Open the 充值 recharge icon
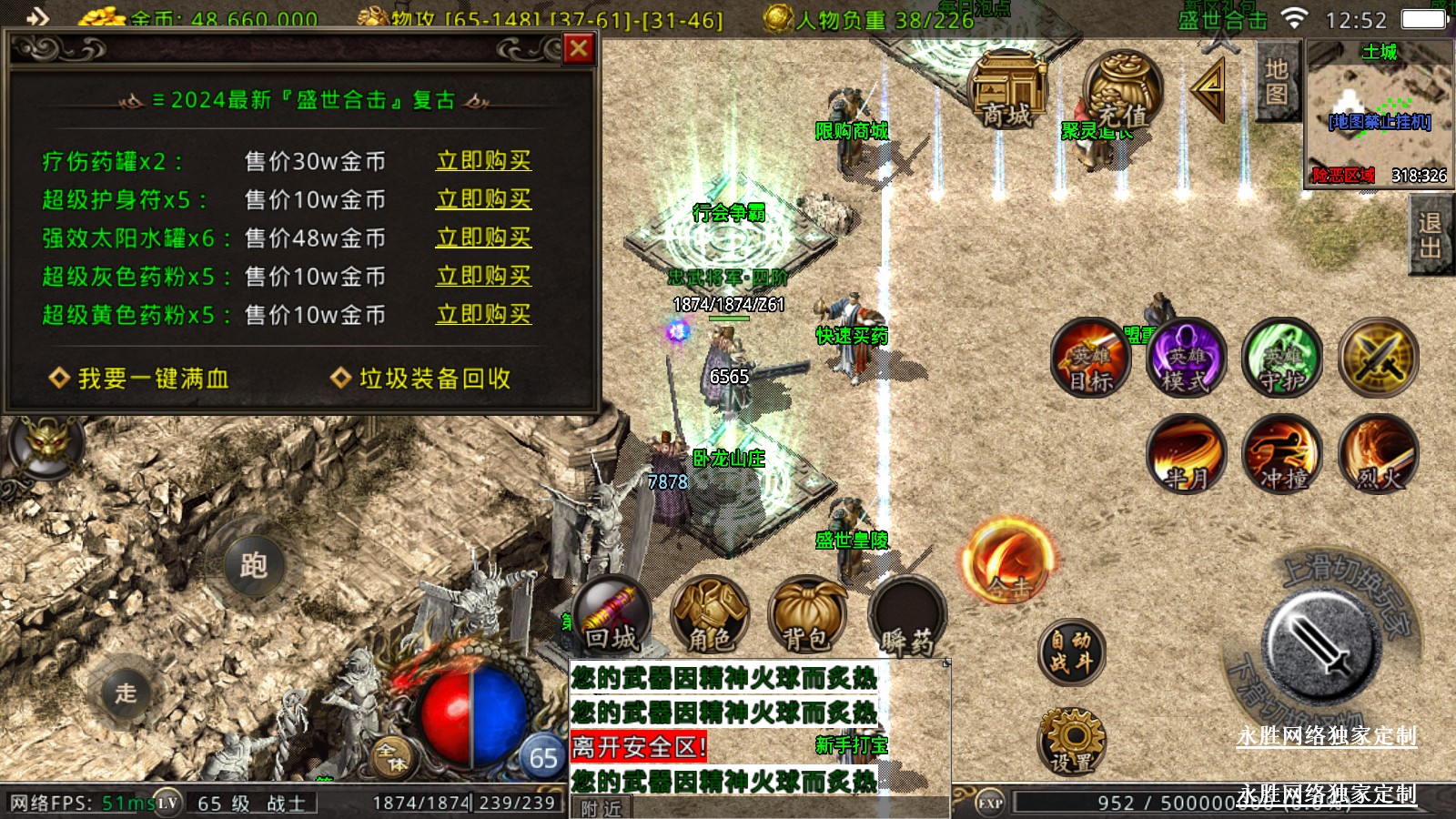This screenshot has height=819, width=1456. [x=1123, y=93]
